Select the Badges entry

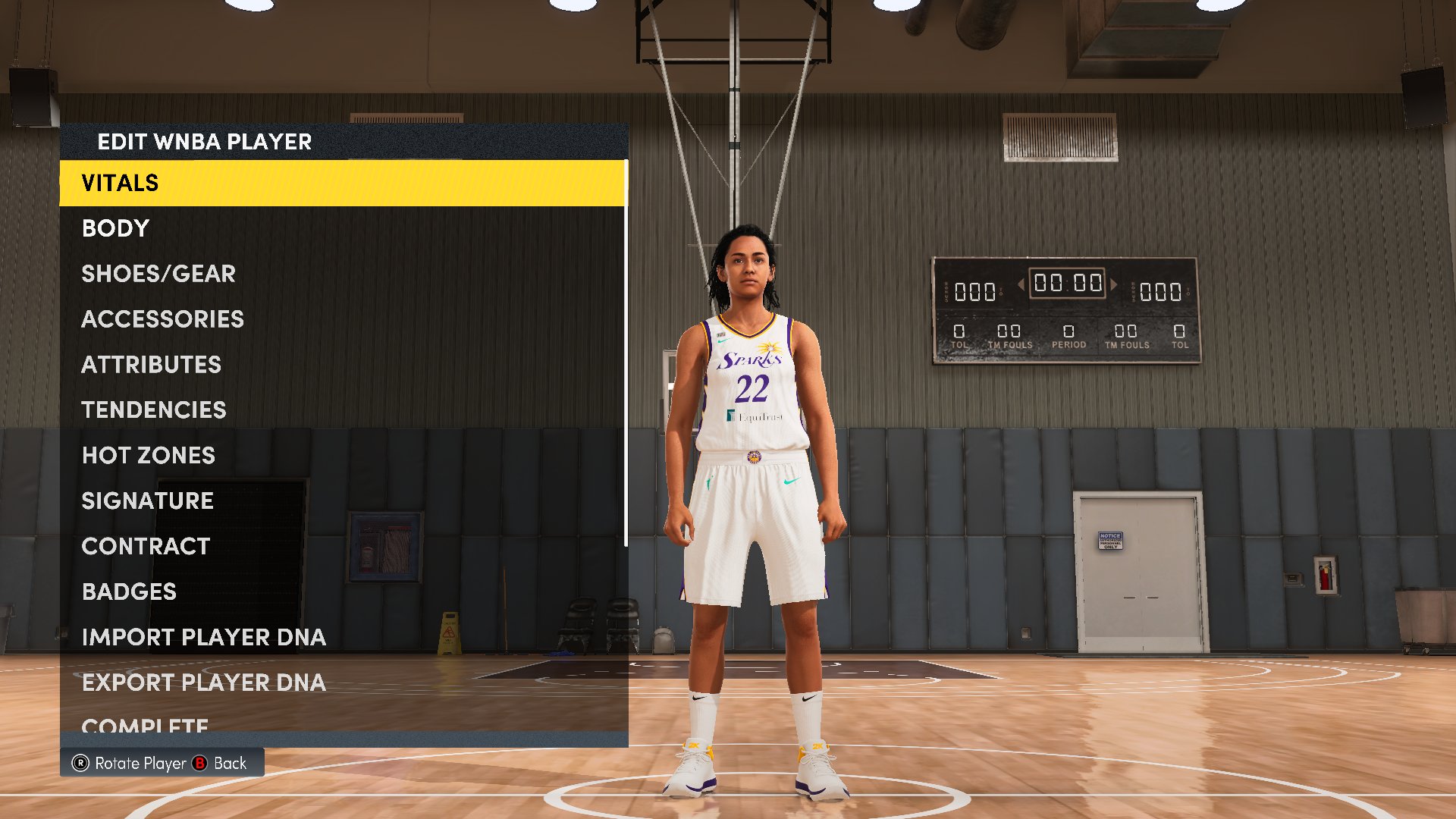click(129, 591)
